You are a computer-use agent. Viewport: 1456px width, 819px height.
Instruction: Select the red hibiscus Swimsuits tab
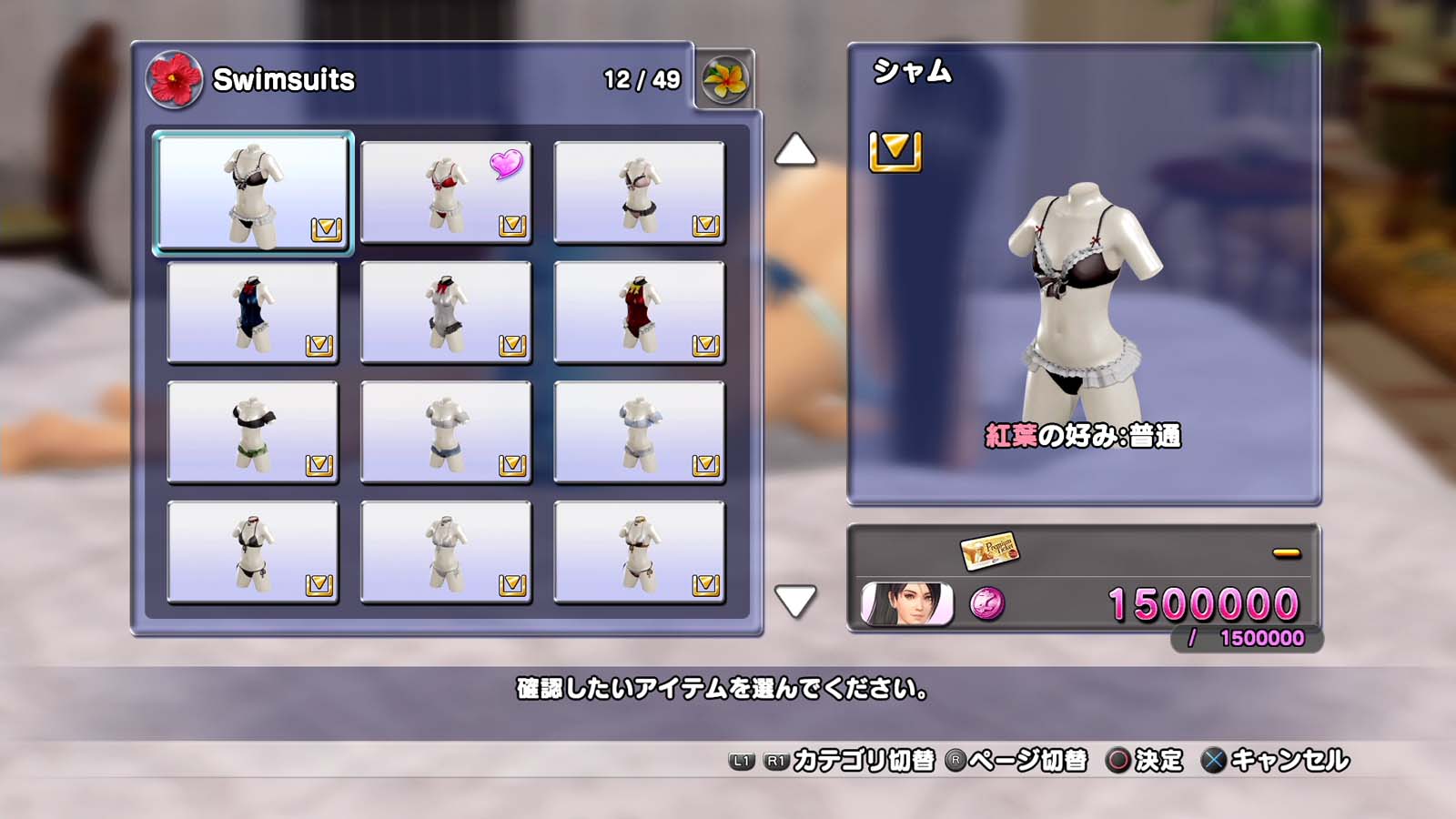(x=174, y=80)
